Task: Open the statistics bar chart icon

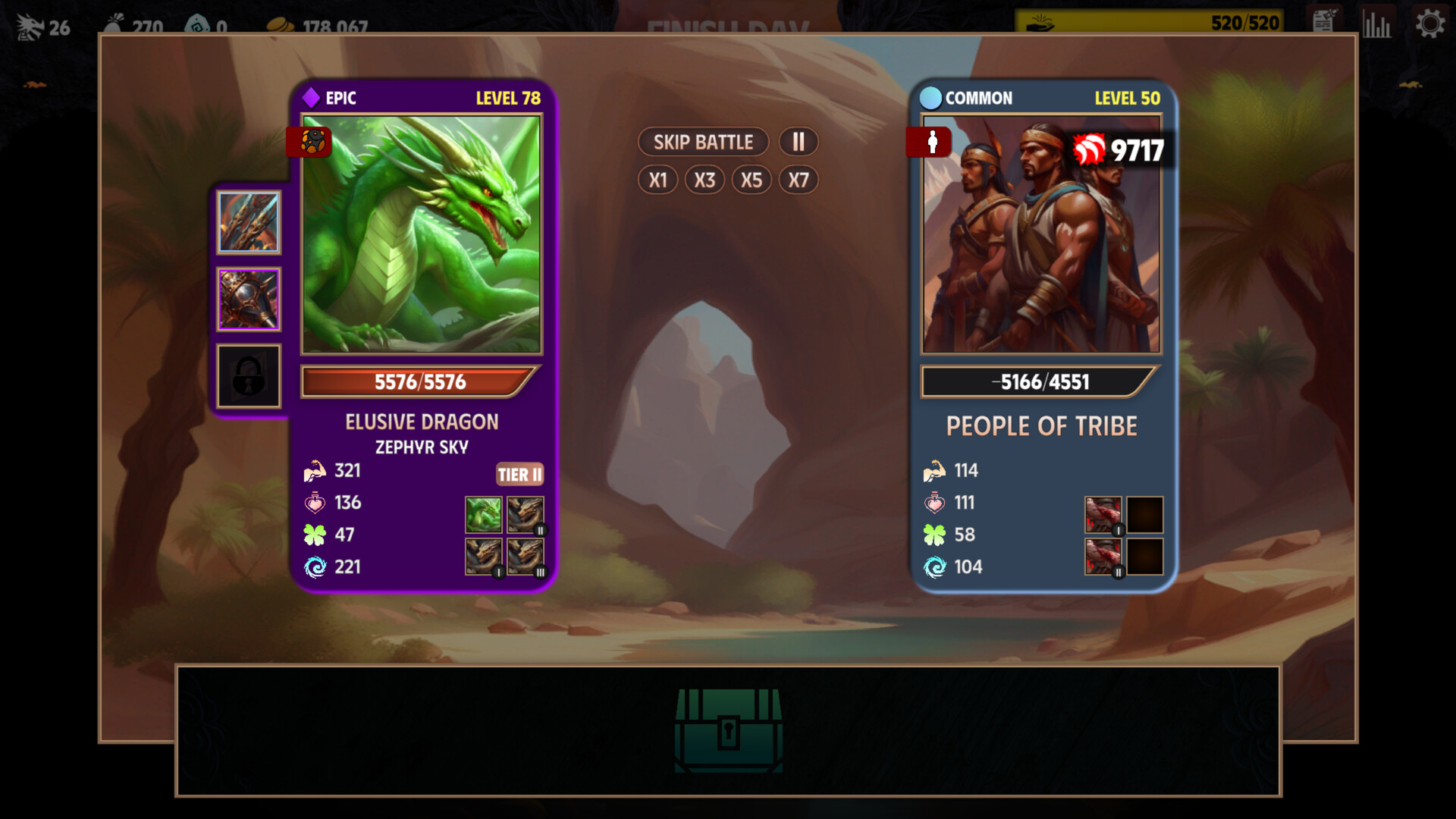Action: point(1376,24)
